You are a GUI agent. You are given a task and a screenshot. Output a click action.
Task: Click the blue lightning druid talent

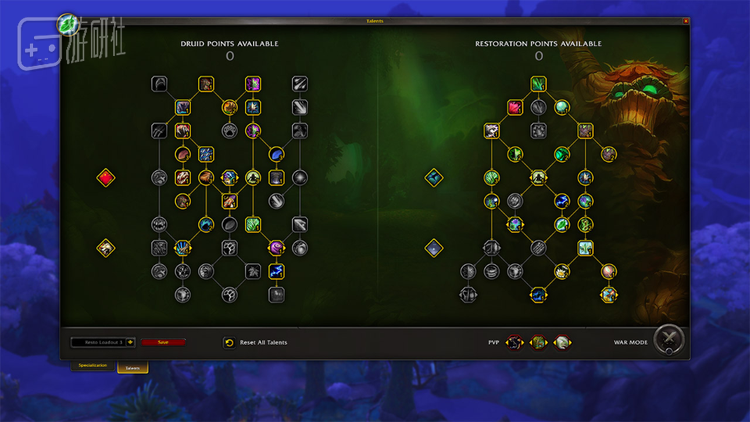[276, 271]
